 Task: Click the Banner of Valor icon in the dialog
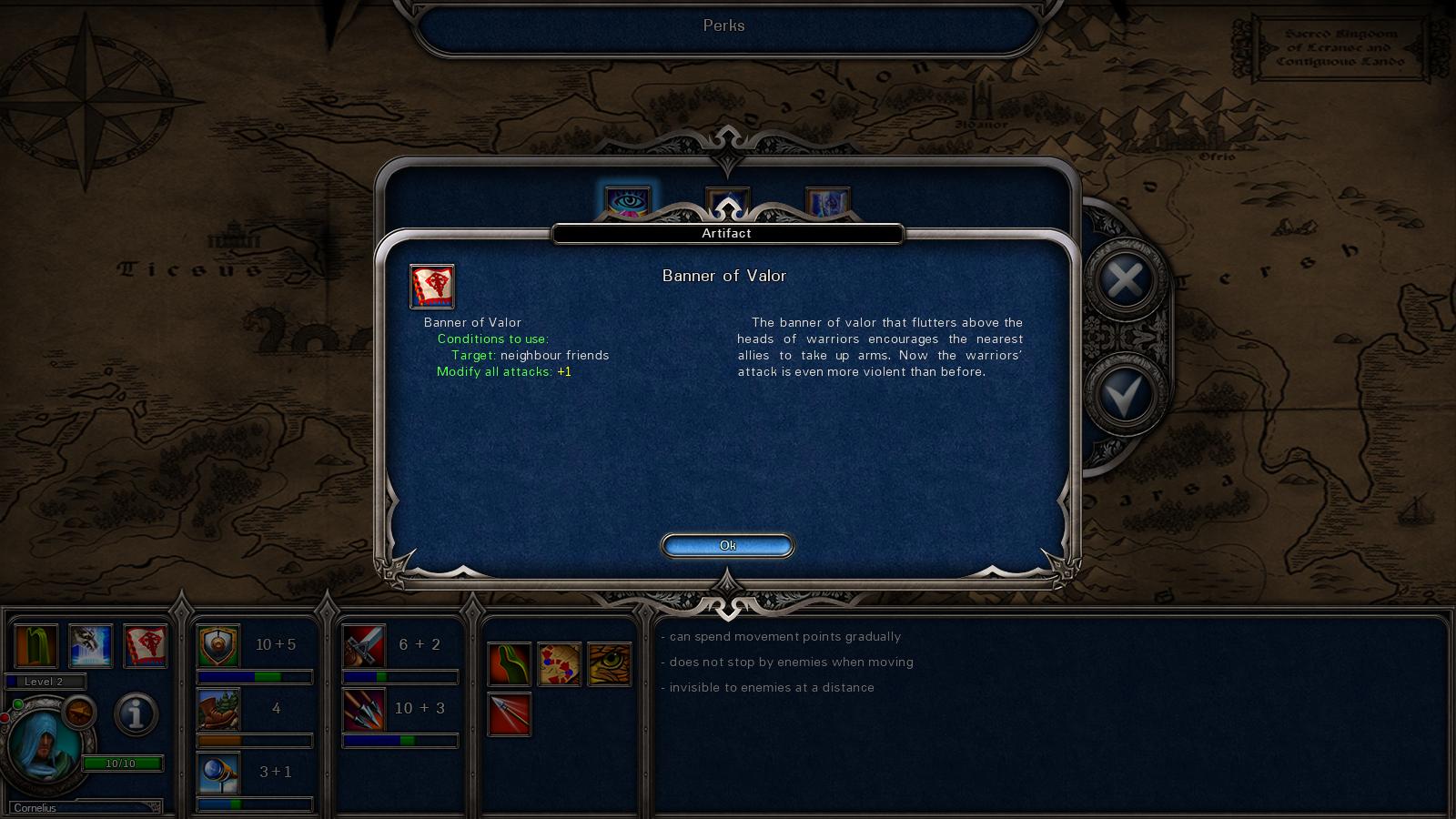click(432, 287)
